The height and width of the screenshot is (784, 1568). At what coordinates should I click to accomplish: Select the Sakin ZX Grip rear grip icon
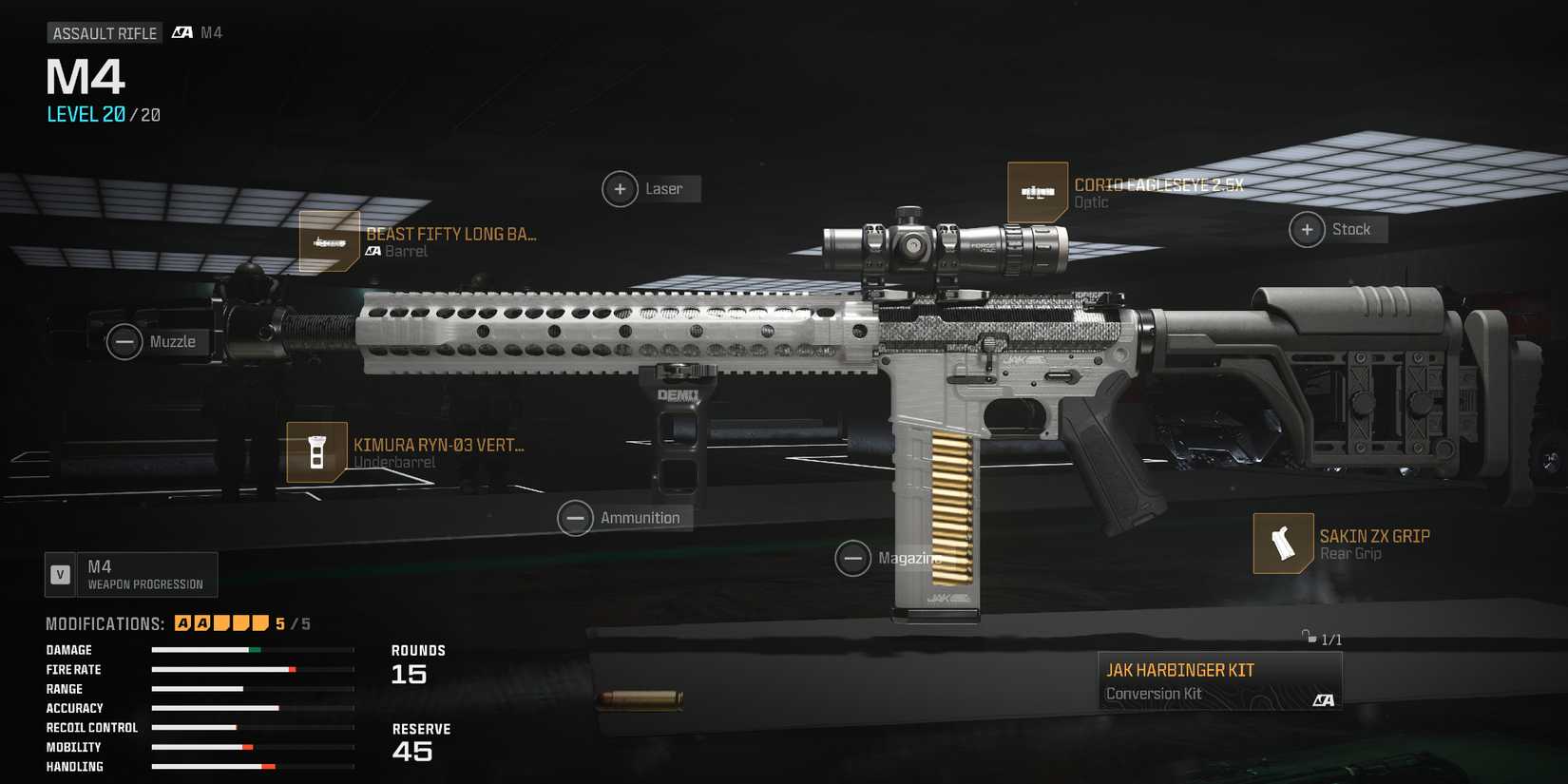[x=1284, y=544]
